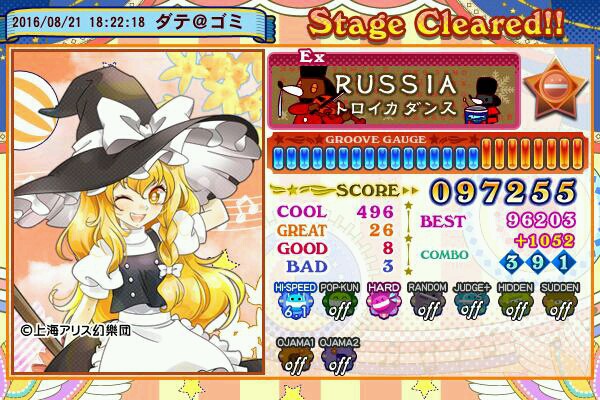Click the POP-KUN option icon
Image resolution: width=600 pixels, height=400 pixels.
click(x=339, y=302)
